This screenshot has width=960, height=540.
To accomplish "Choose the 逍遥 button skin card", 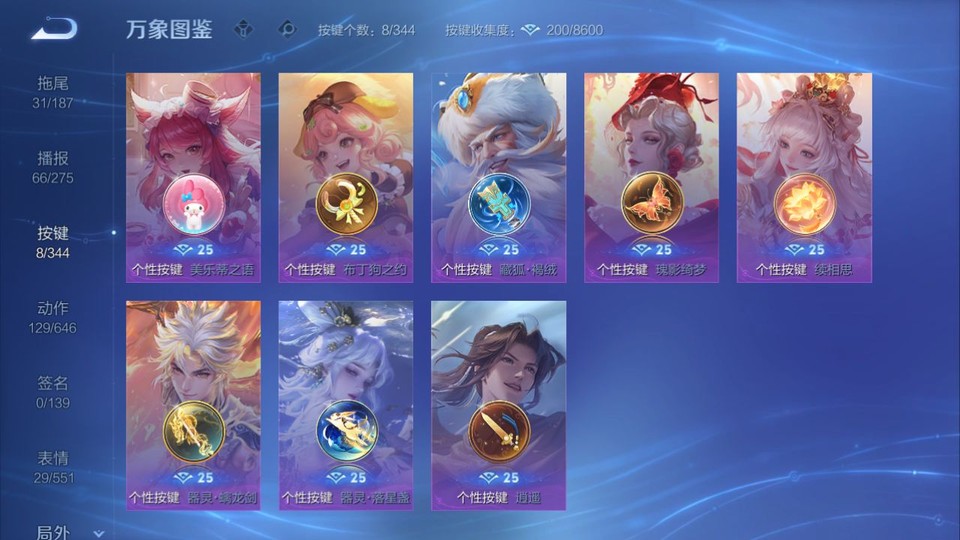I will pos(498,405).
